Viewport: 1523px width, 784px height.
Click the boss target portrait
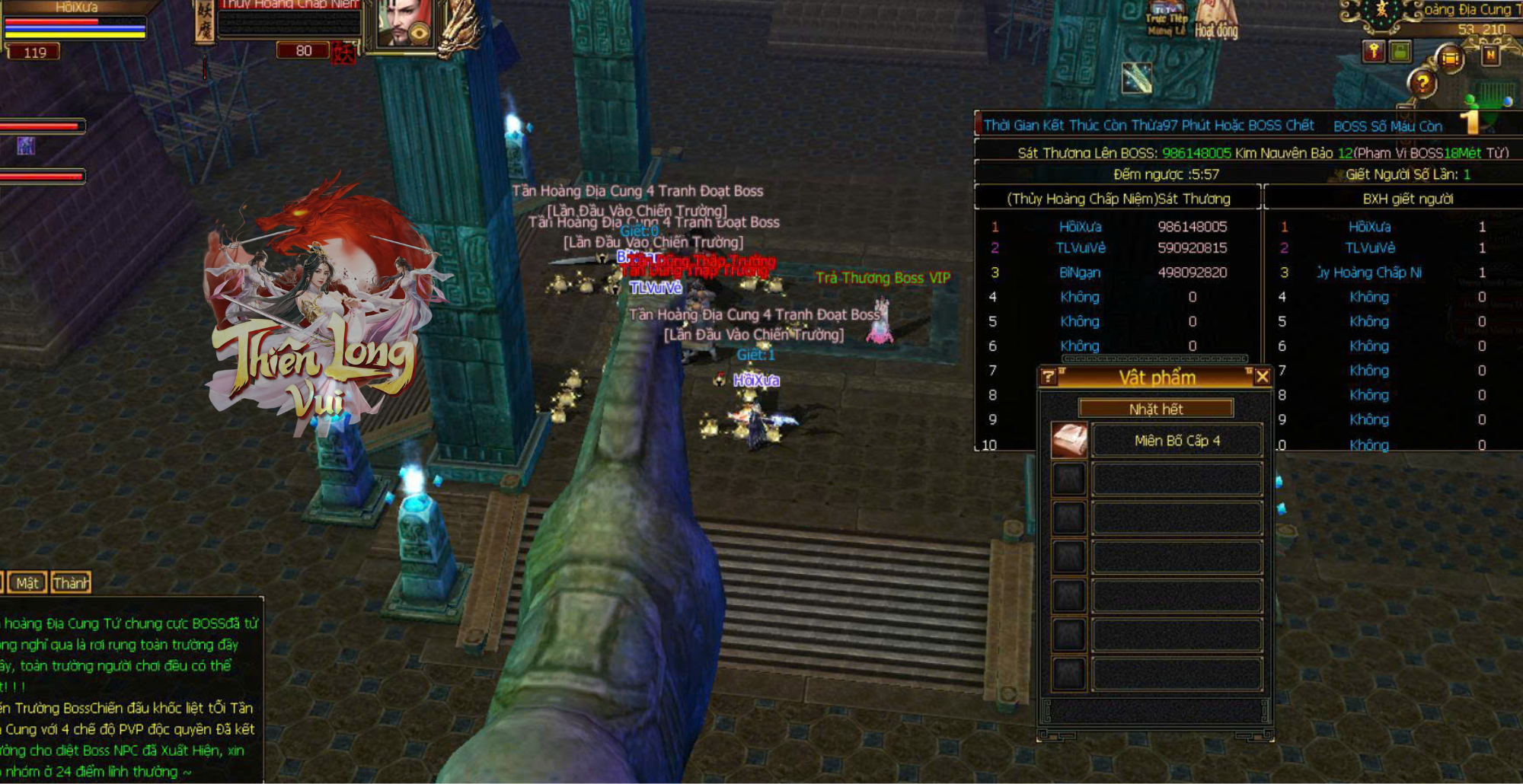[404, 24]
